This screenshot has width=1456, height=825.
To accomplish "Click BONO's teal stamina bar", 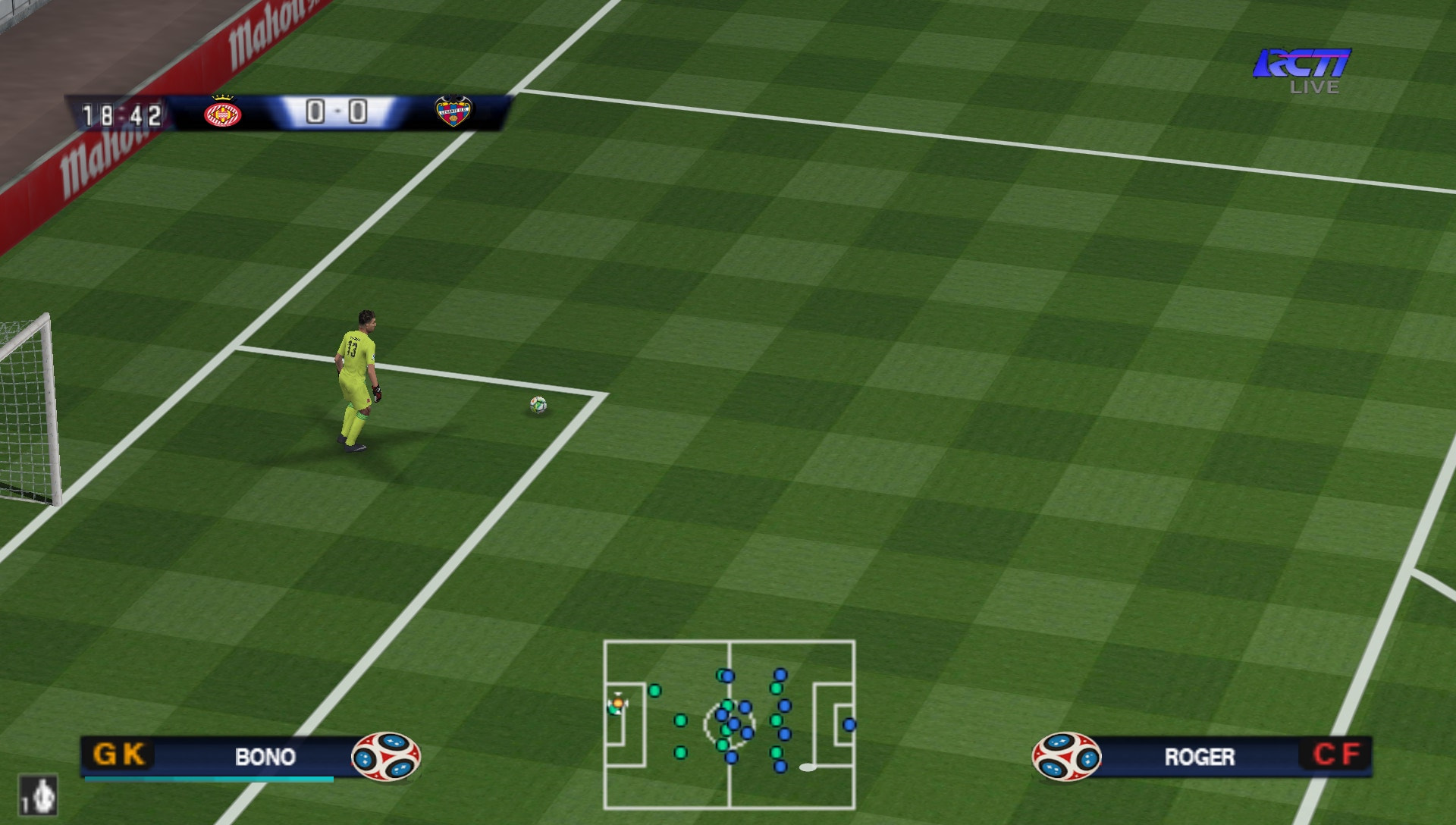I will pyautogui.click(x=209, y=779).
